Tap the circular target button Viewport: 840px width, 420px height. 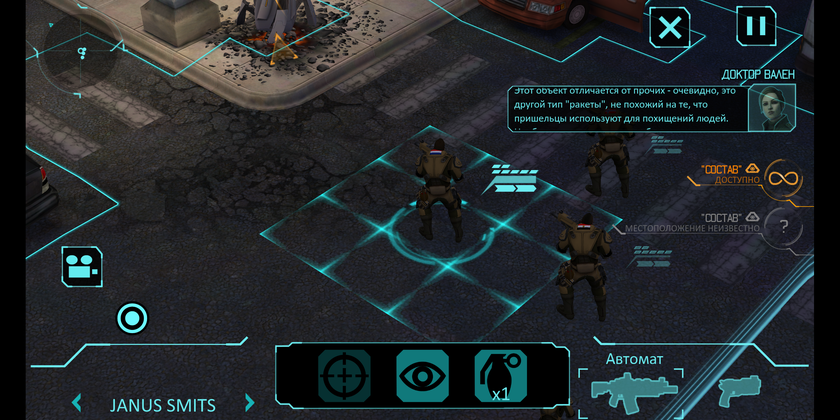131,319
